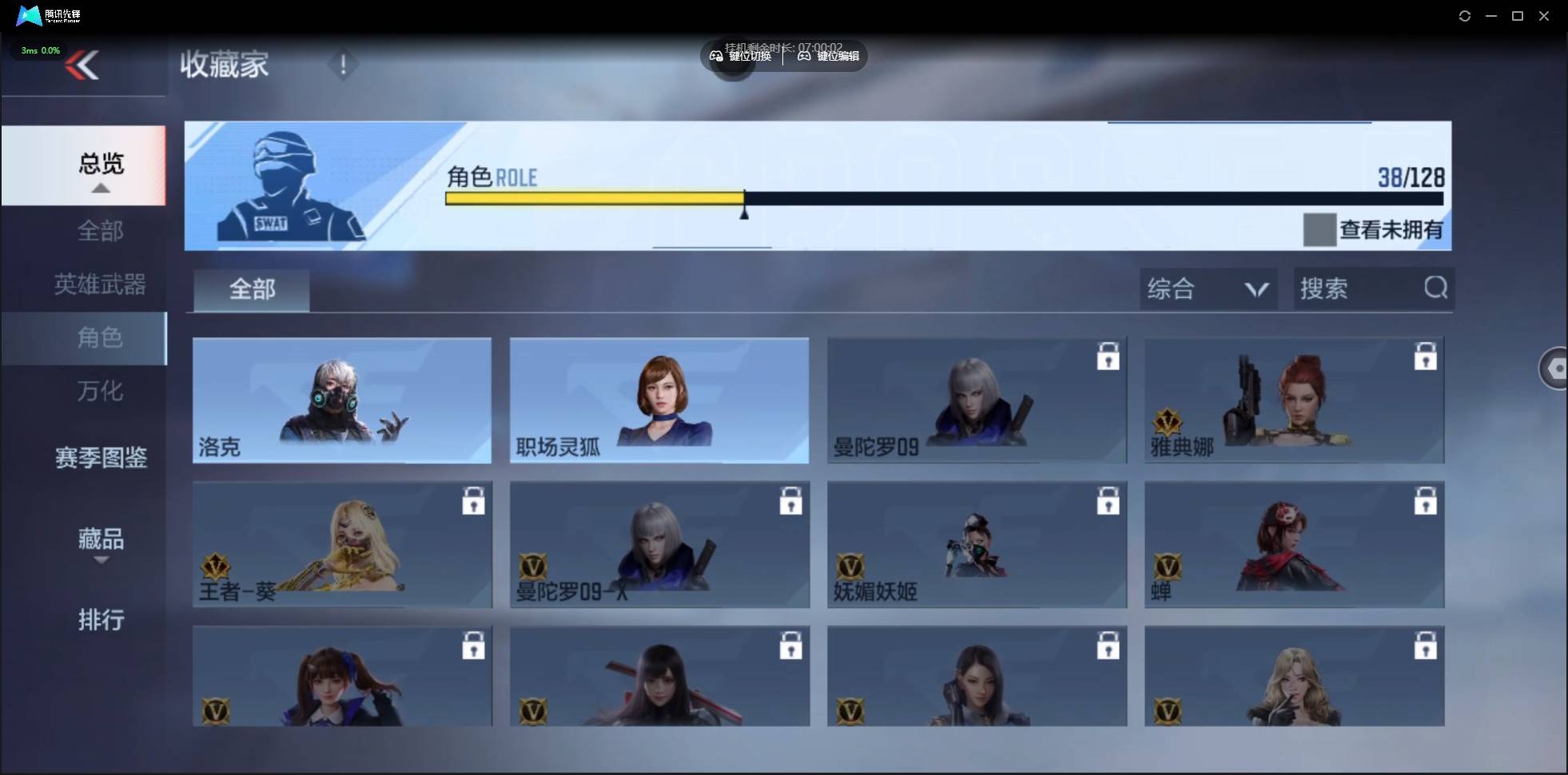Click the exclamation mark beside 收藏家
Image resolution: width=1568 pixels, height=775 pixels.
tap(343, 65)
